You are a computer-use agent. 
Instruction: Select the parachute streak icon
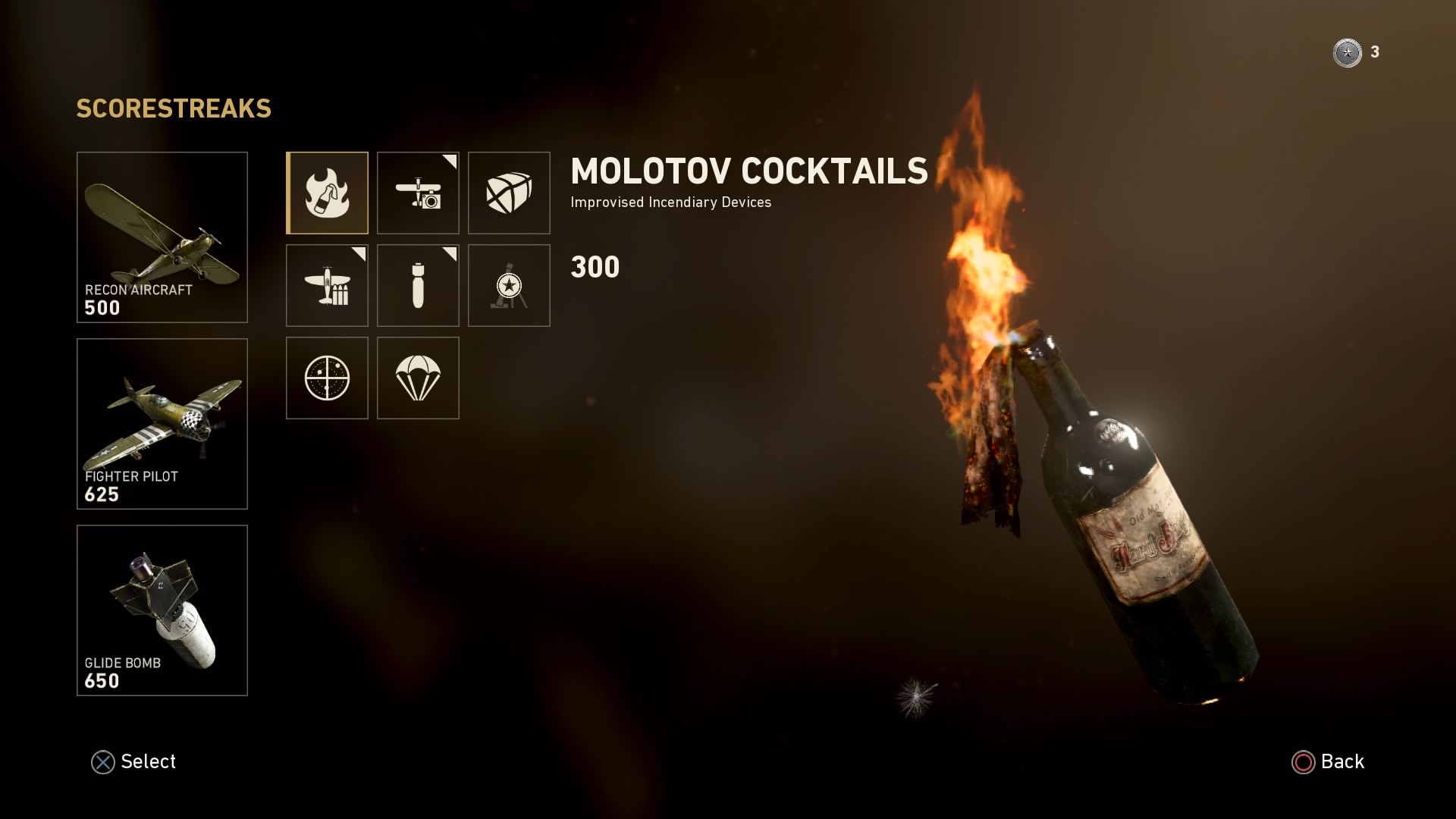pyautogui.click(x=418, y=378)
